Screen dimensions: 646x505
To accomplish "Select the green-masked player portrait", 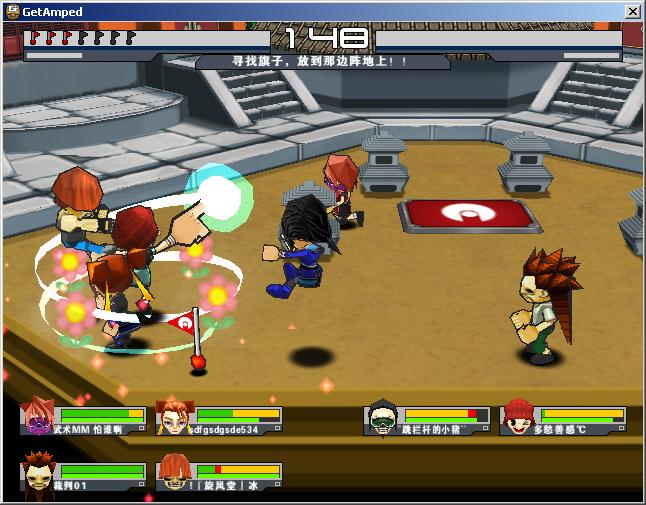I will pos(381,418).
